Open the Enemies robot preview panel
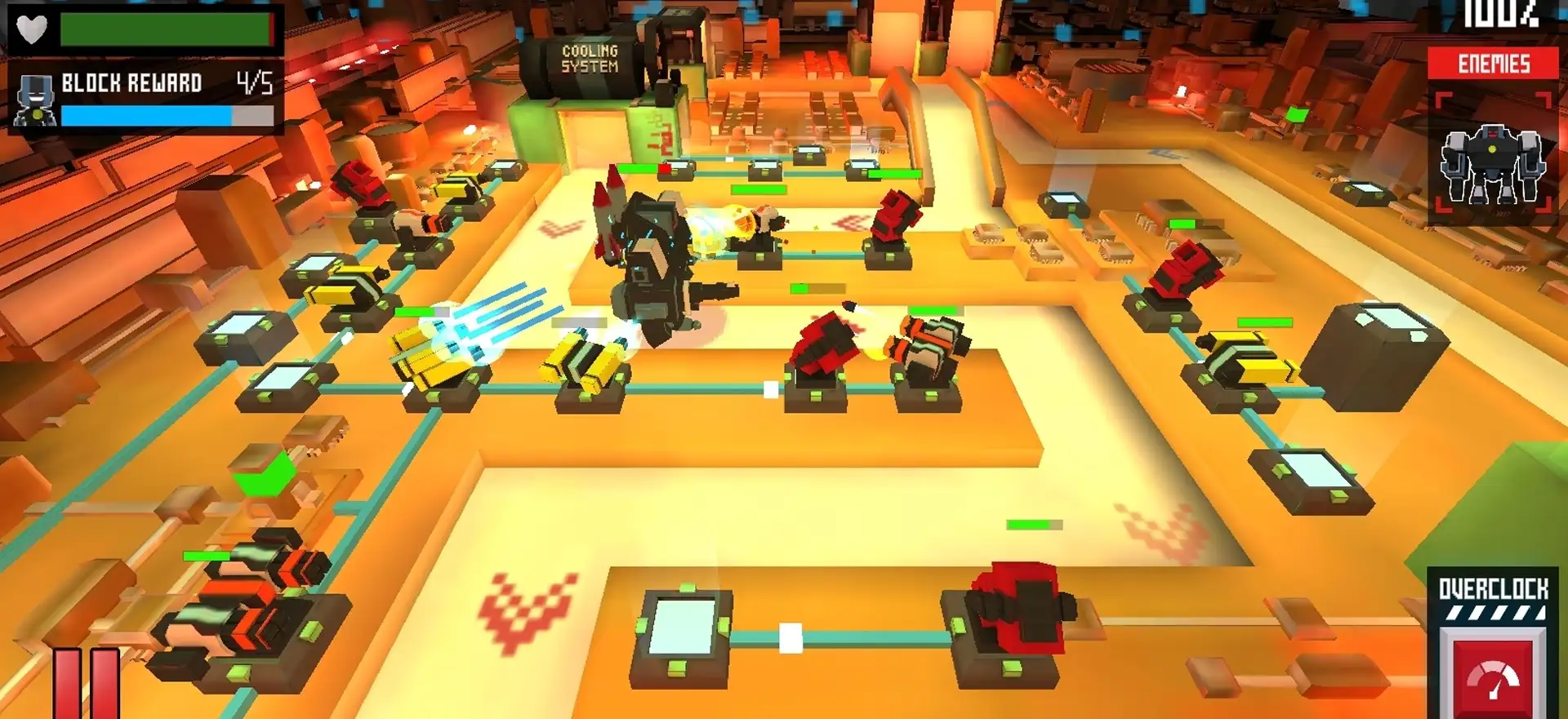The image size is (1568, 719). (x=1492, y=157)
